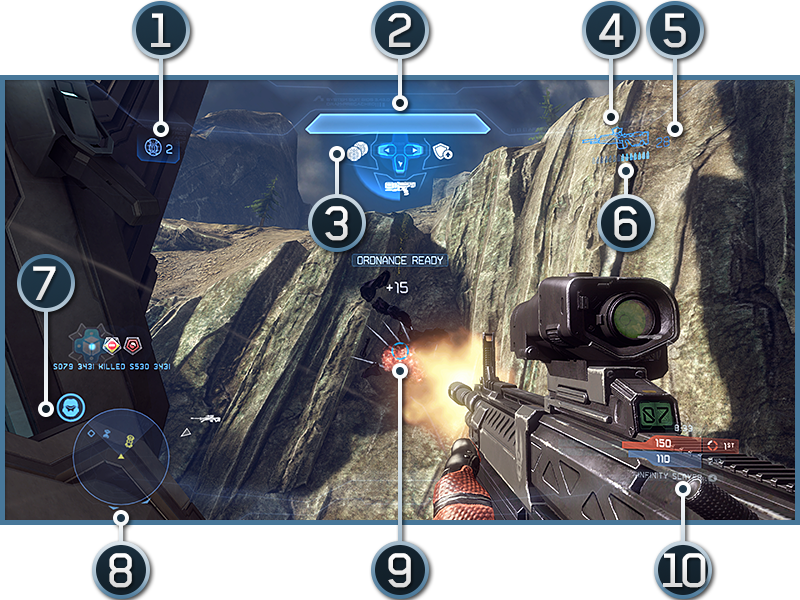Choose the grenades ordnance reward
Image resolution: width=800 pixels, height=600 pixels.
[x=358, y=153]
